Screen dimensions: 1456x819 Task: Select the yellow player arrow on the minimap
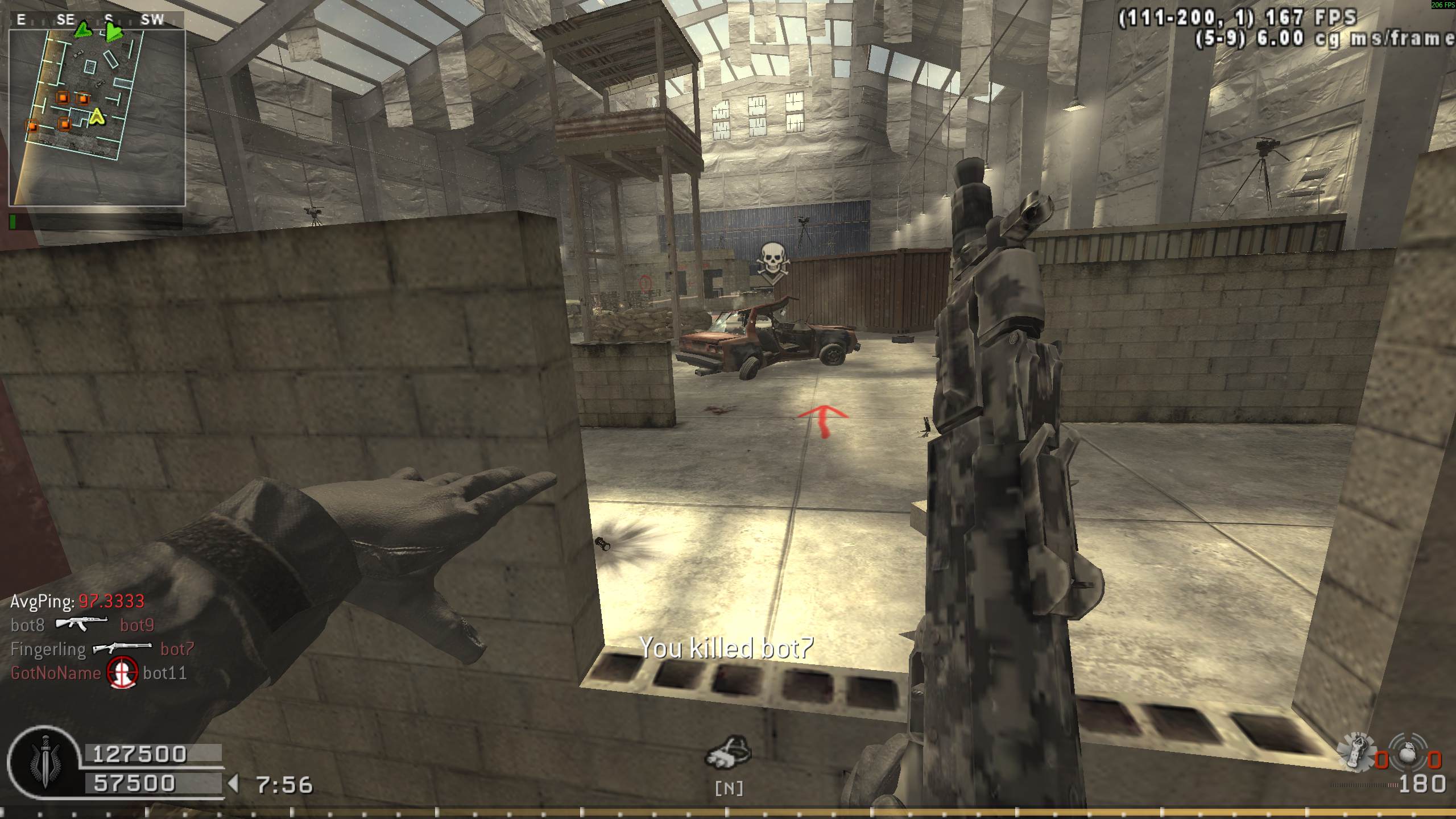(97, 117)
